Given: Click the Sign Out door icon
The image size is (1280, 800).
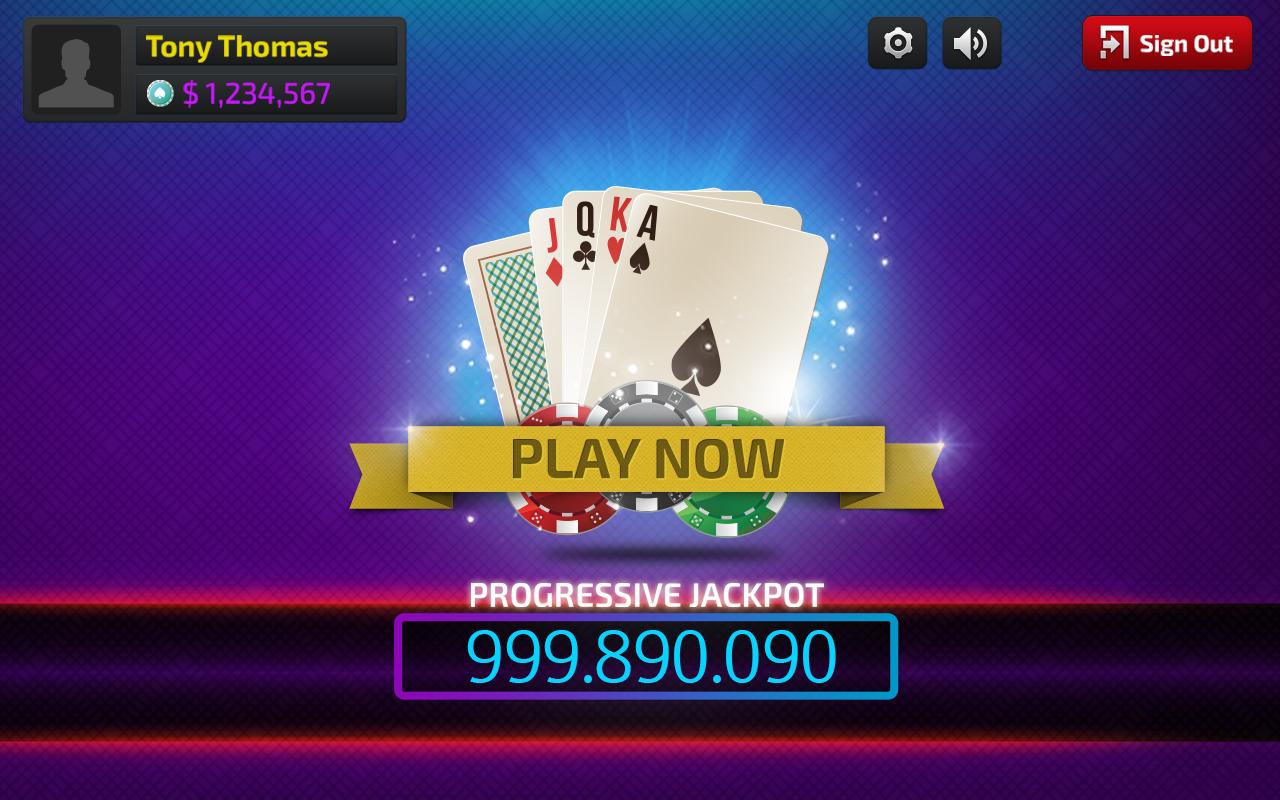Looking at the screenshot, I should tap(1116, 43).
